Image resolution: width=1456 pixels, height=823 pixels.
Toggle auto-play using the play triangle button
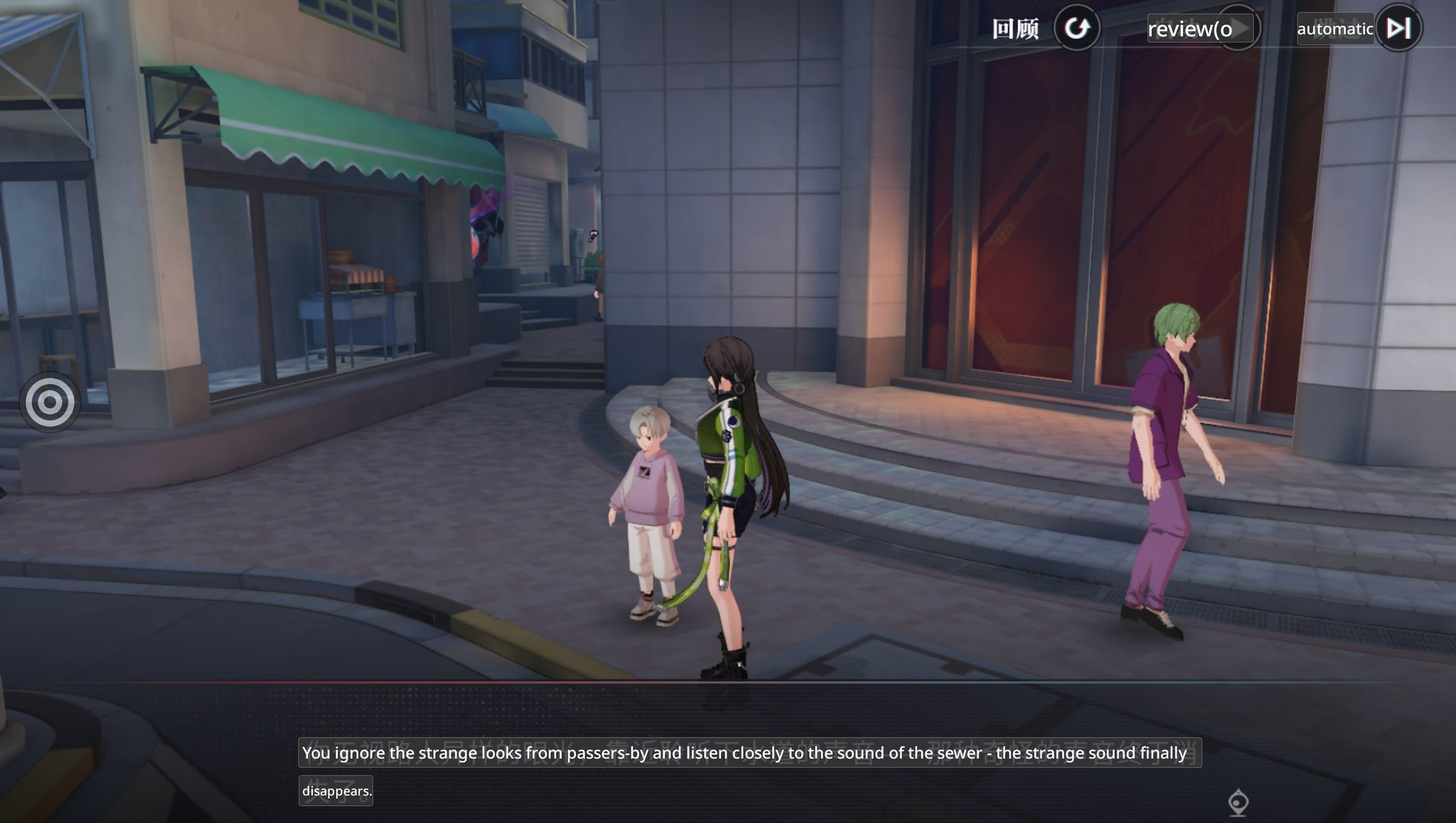1241,28
